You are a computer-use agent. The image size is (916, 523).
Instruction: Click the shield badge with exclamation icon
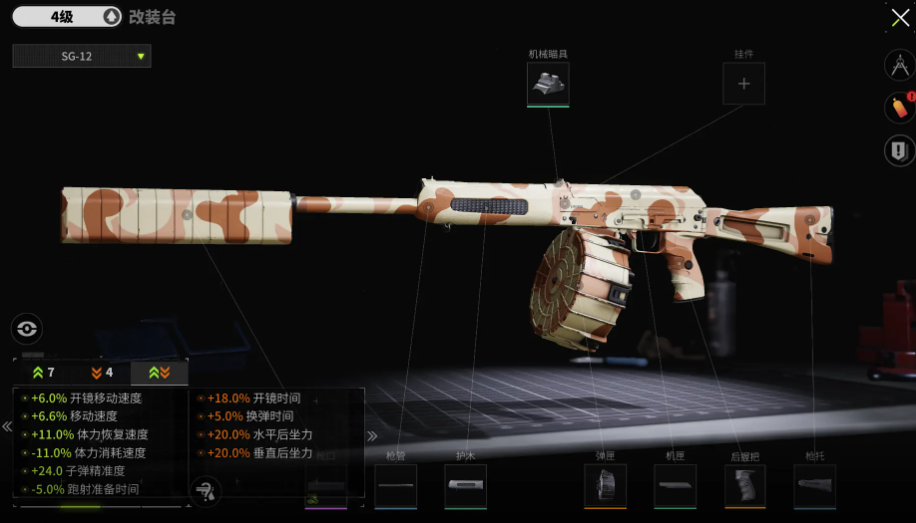[898, 150]
